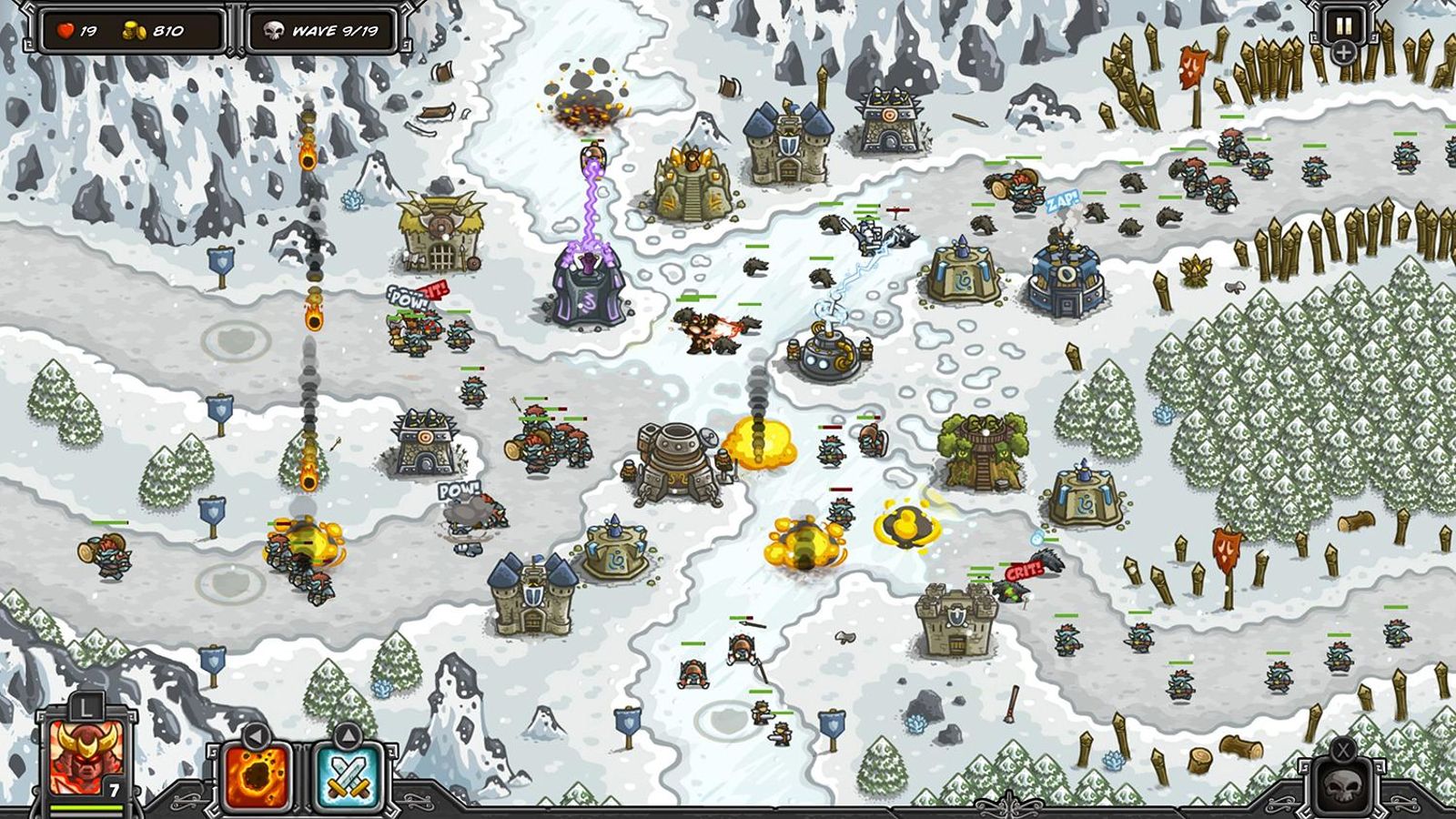Screen dimensions: 1456x819
Task: Click the gold coin icon showing 810
Action: (133, 28)
